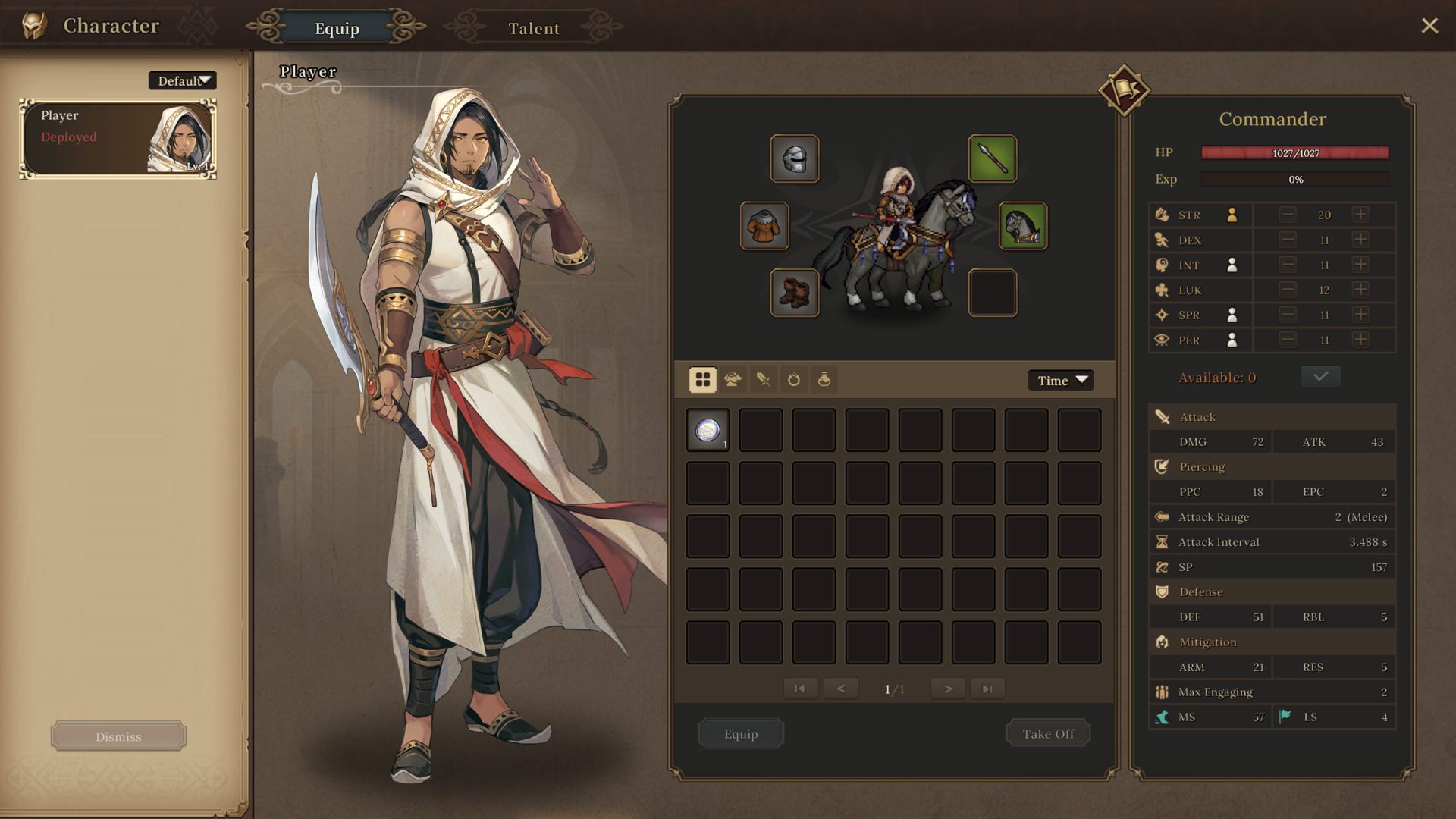1456x819 pixels.
Task: Select the Equip tab
Action: coord(337,28)
